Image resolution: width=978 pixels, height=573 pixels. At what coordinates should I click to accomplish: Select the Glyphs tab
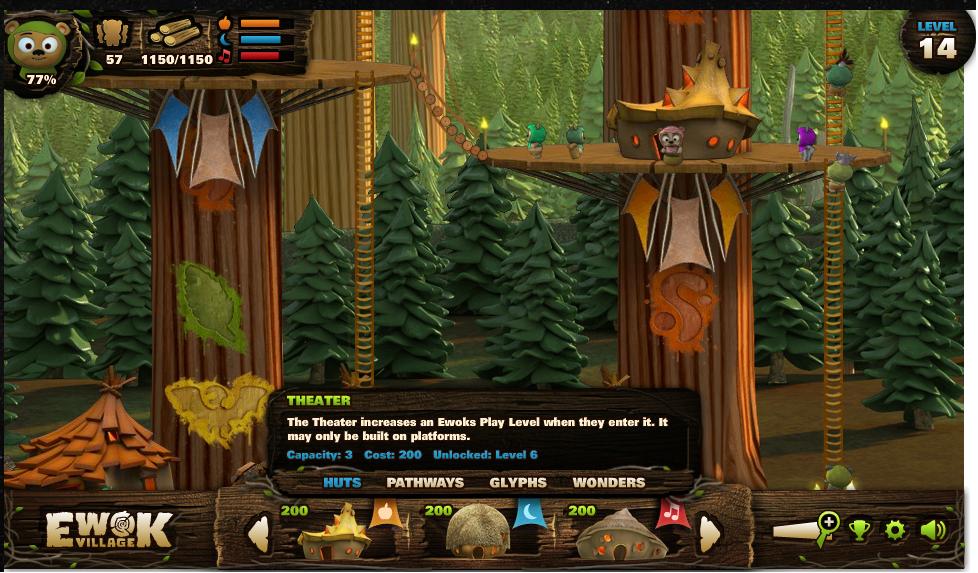point(518,482)
